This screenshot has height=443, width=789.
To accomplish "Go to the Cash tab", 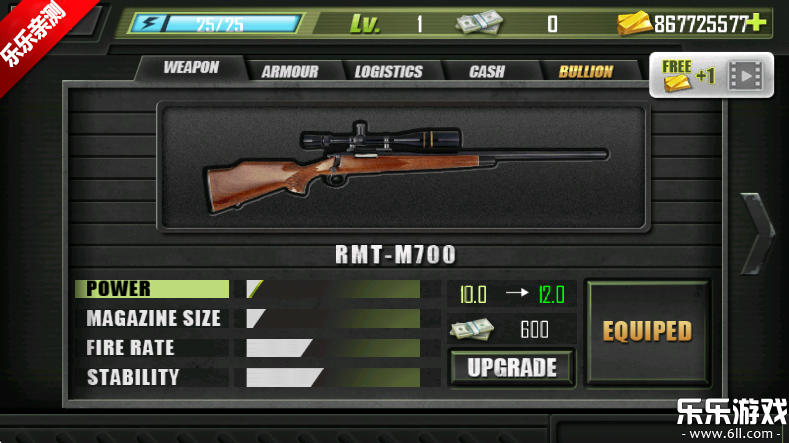I will [487, 71].
